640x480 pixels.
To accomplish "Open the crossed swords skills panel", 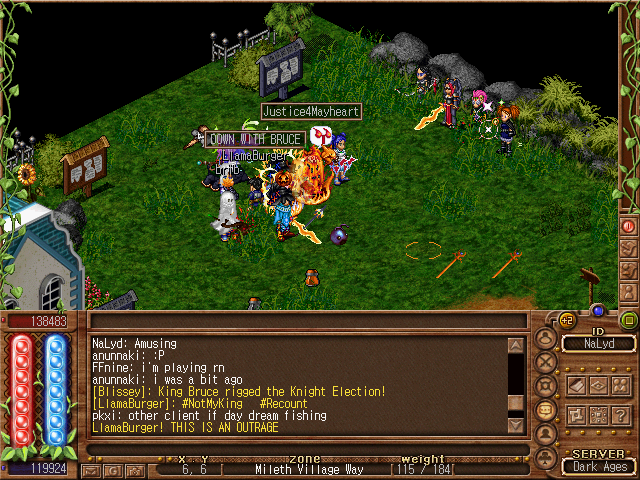I will pos(546,362).
